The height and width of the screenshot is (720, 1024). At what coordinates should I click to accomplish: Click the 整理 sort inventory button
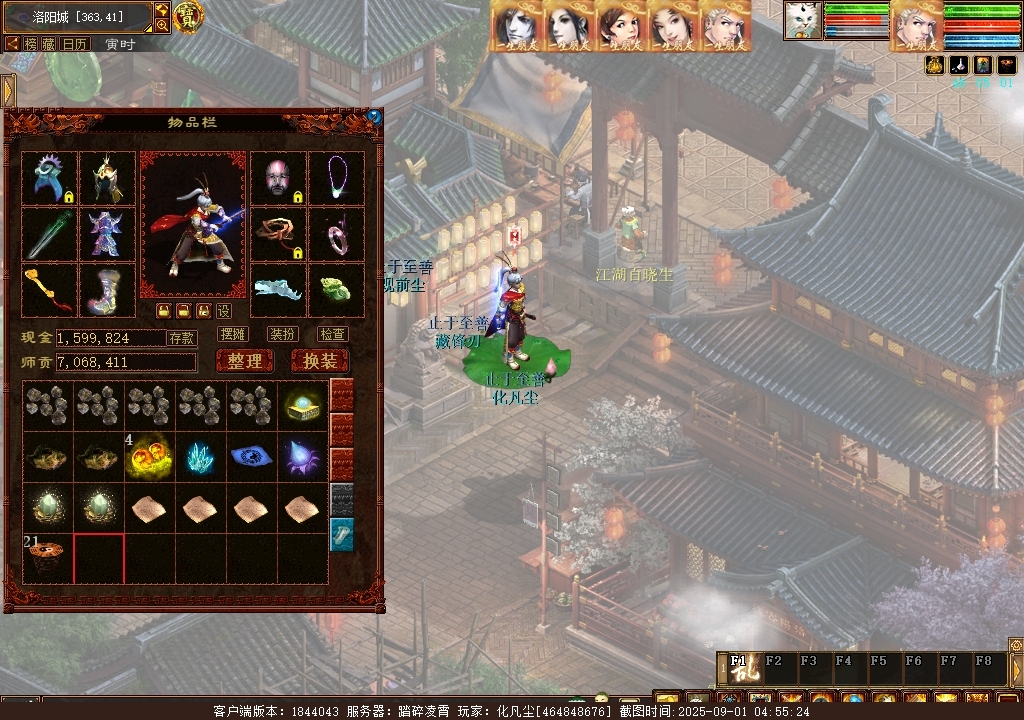pos(244,361)
